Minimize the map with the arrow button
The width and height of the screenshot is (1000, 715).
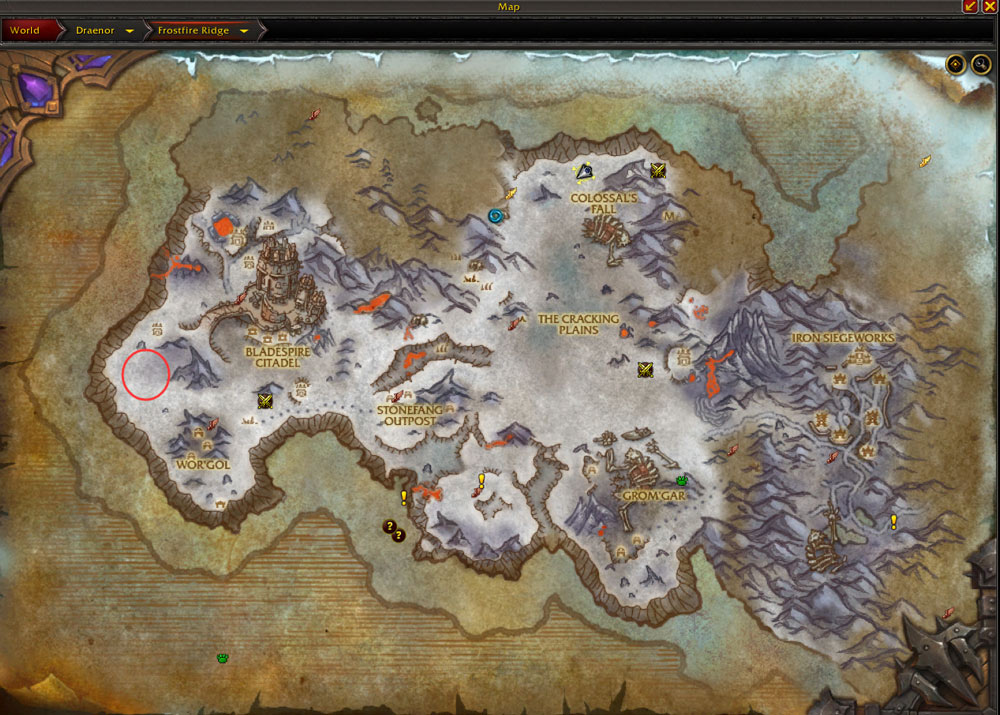(x=970, y=7)
